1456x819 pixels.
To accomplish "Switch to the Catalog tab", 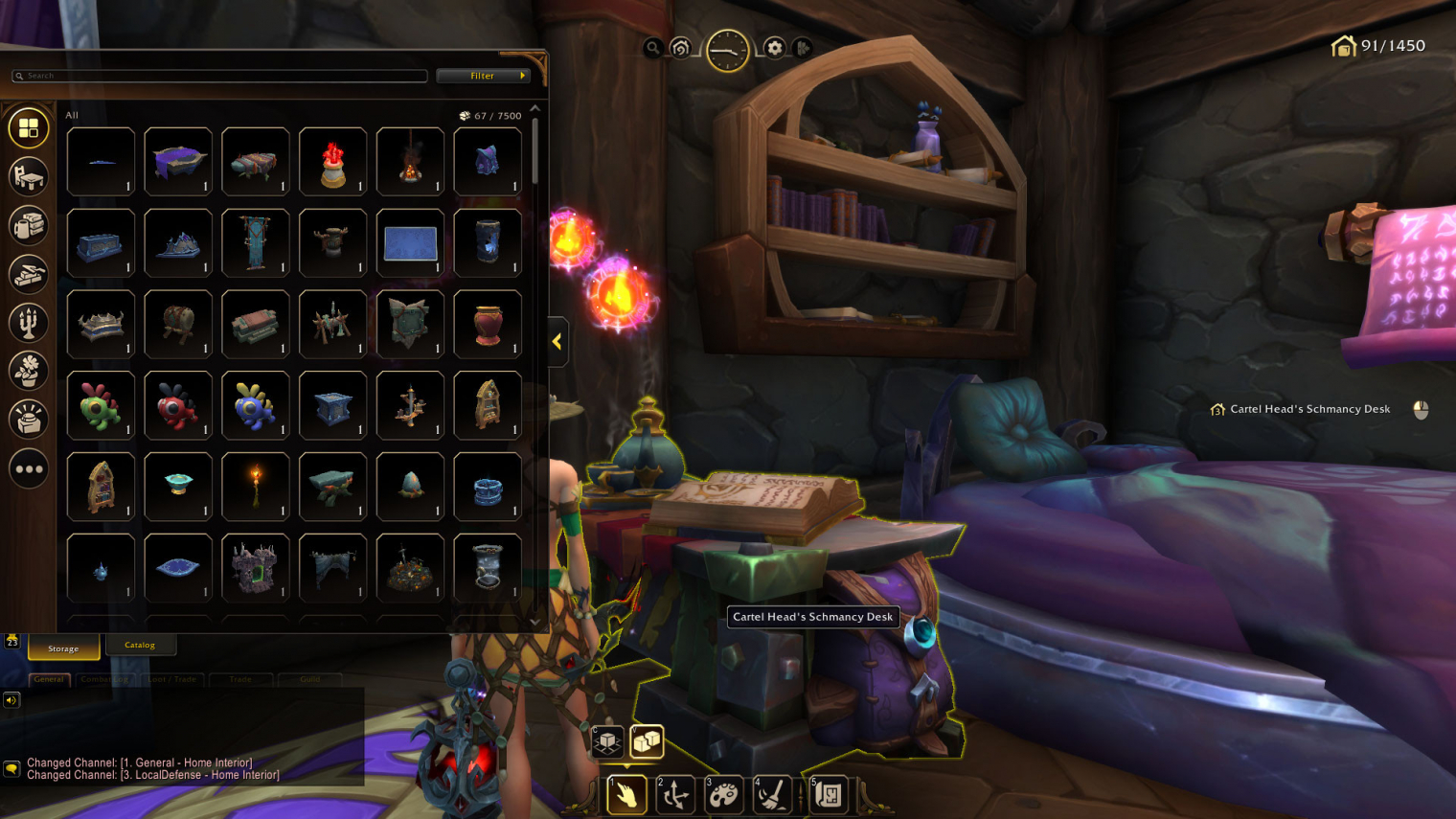I will [140, 645].
